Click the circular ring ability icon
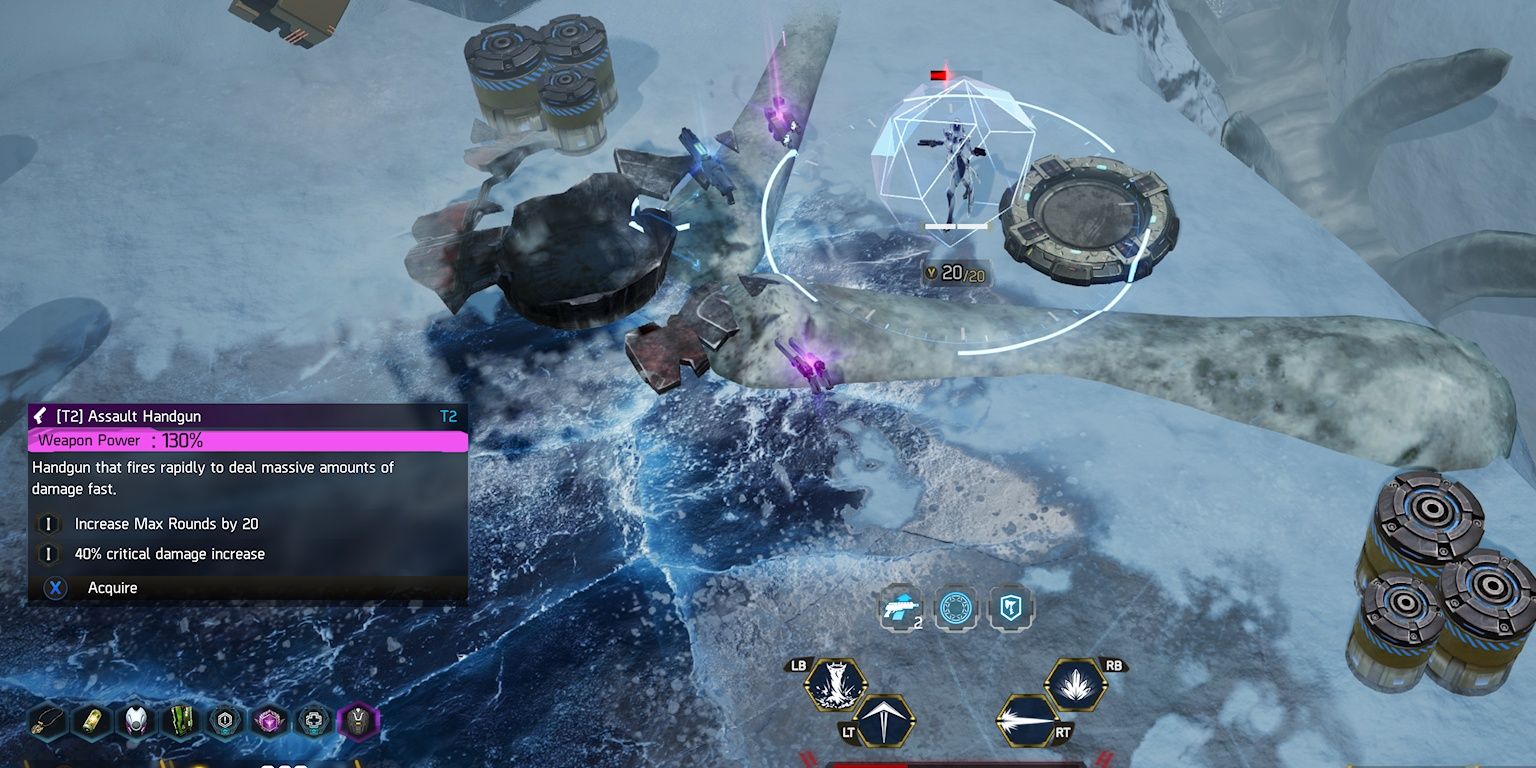Viewport: 1536px width, 768px height. click(957, 606)
